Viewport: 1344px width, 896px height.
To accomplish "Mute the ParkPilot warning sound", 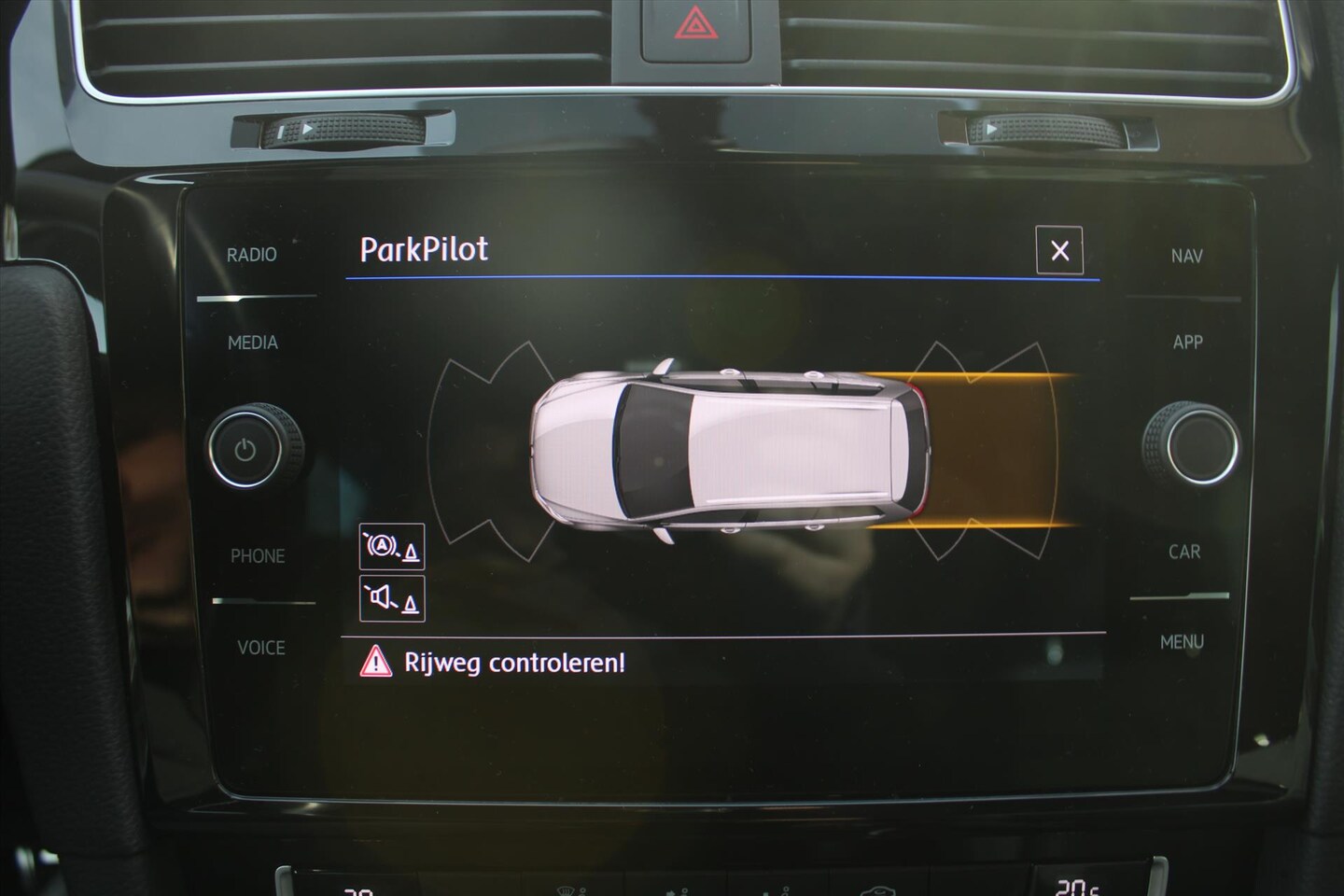I will 392,598.
